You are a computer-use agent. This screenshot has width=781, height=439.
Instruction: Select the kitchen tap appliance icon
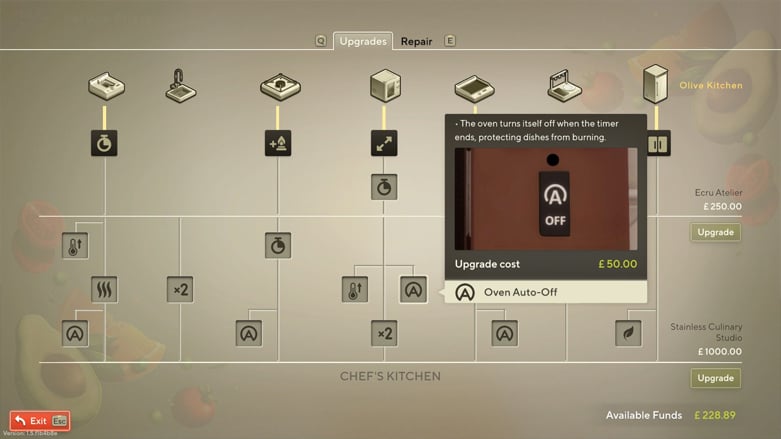coord(180,86)
